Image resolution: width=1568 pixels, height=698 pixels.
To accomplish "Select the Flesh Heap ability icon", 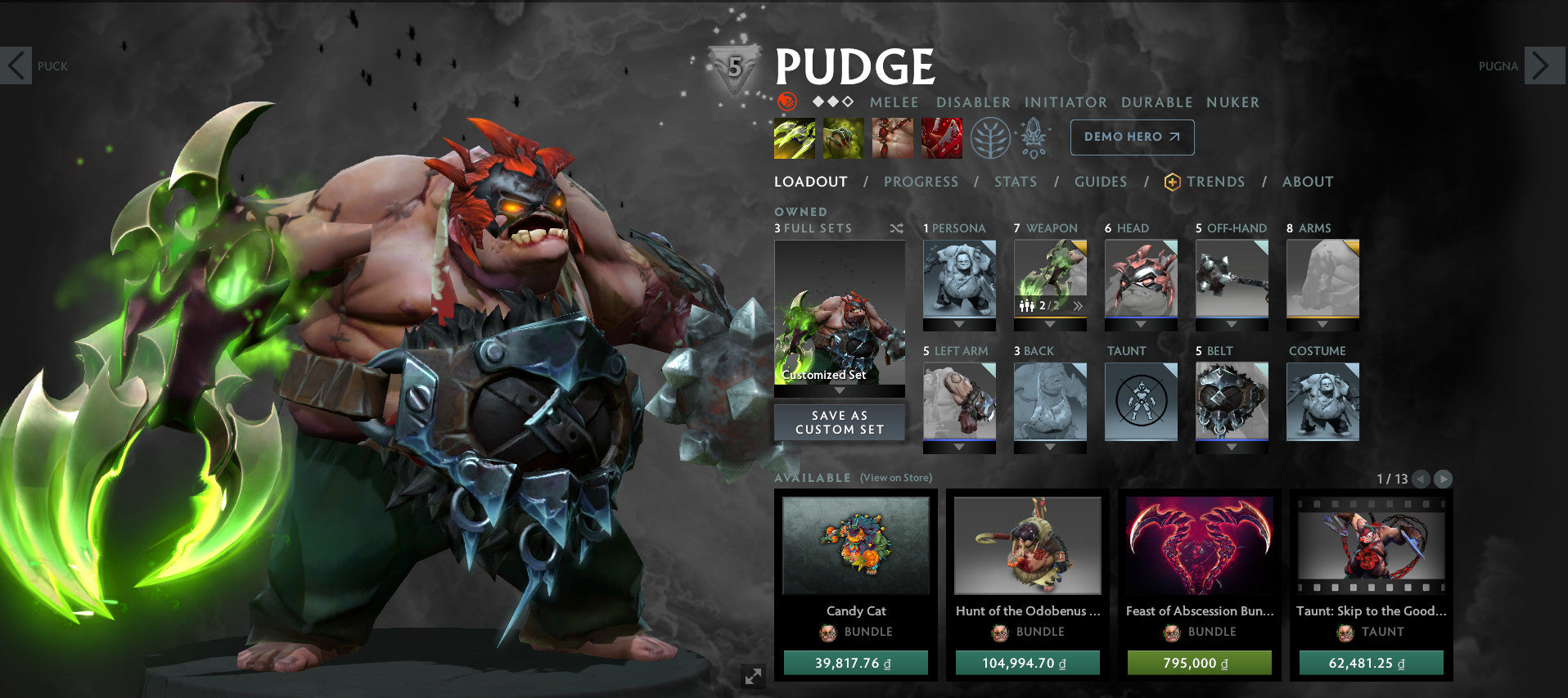I will click(892, 137).
